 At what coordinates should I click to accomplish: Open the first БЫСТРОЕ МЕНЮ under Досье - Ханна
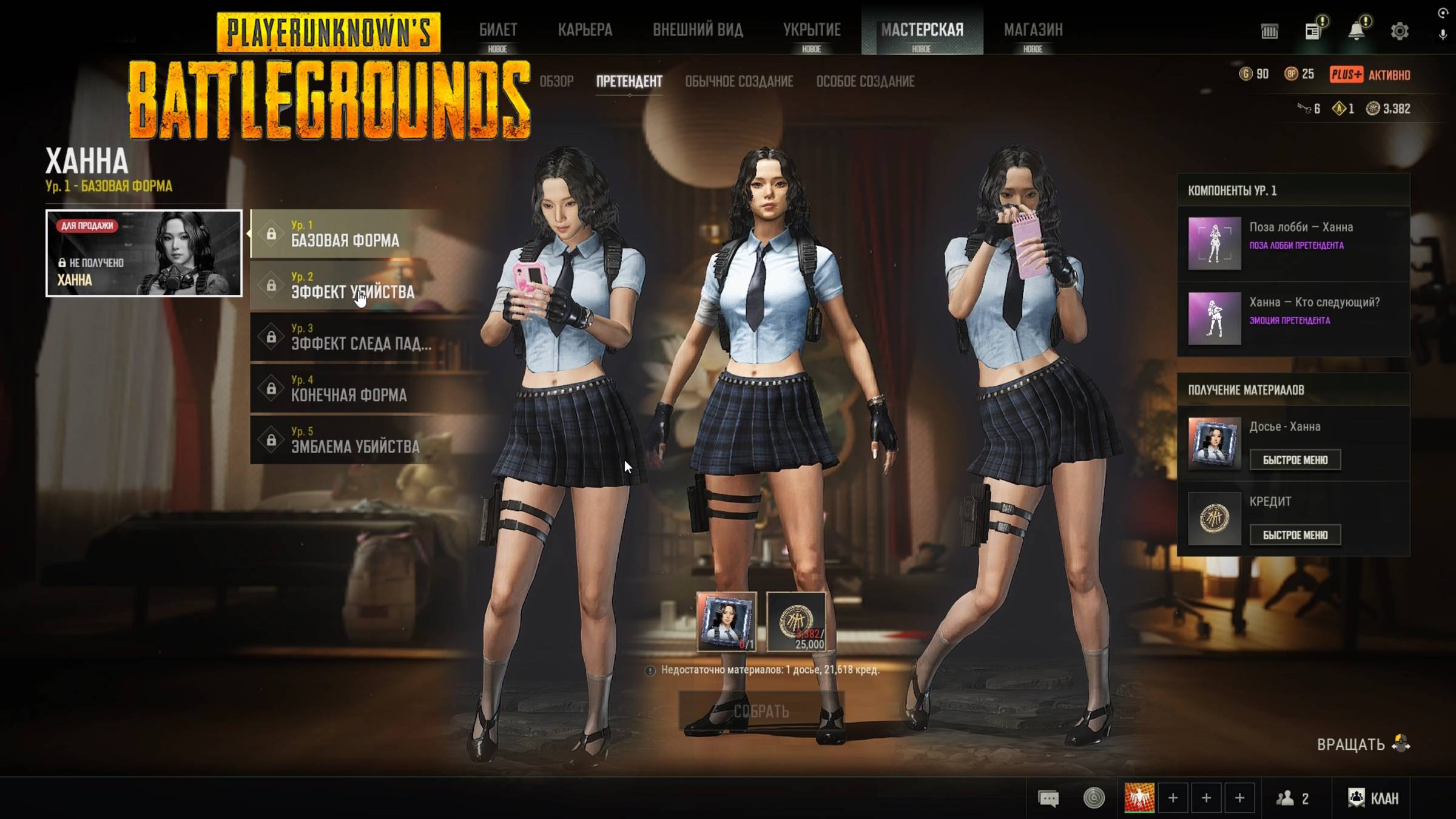(x=1295, y=460)
